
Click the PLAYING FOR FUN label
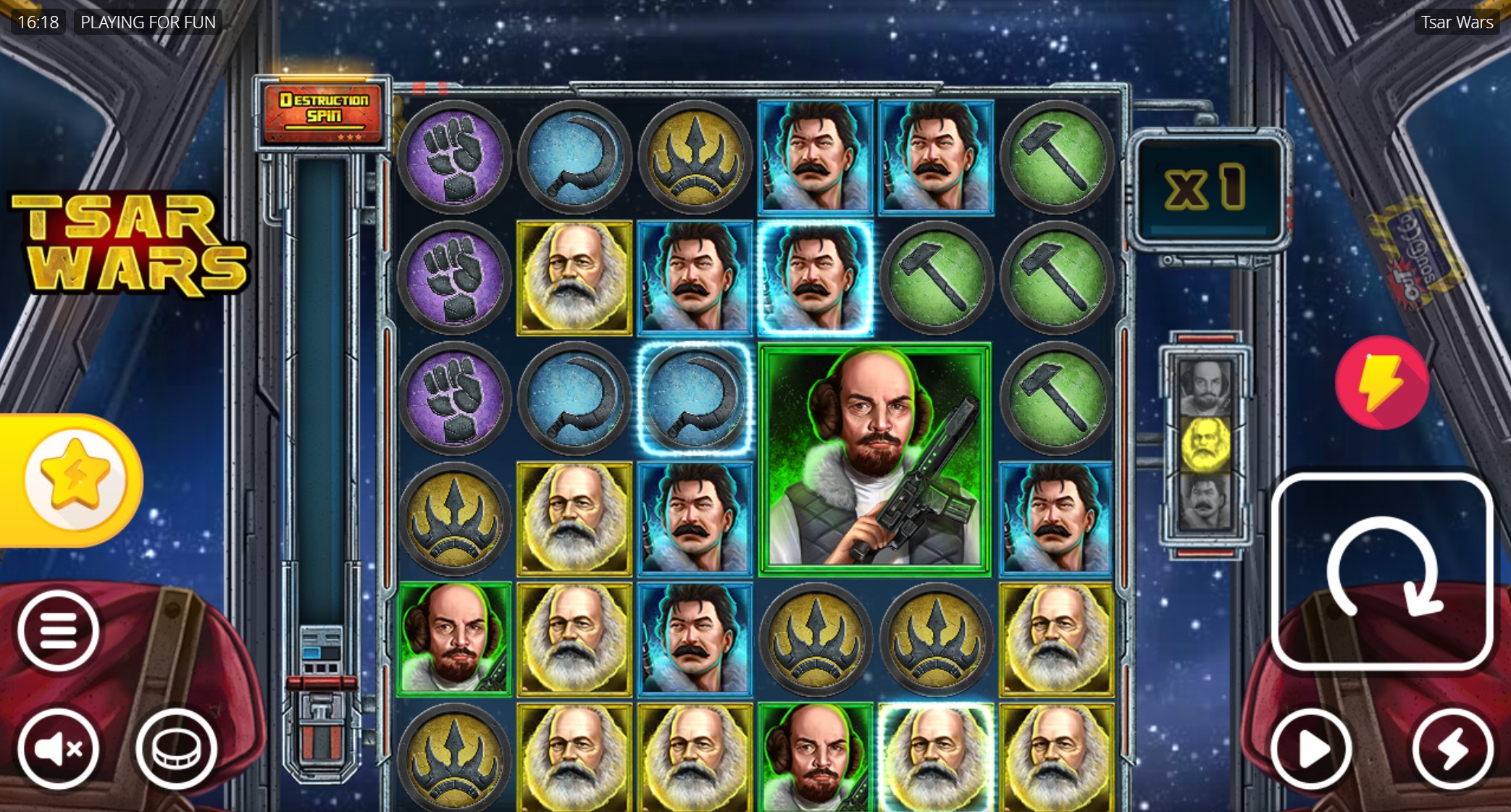147,21
